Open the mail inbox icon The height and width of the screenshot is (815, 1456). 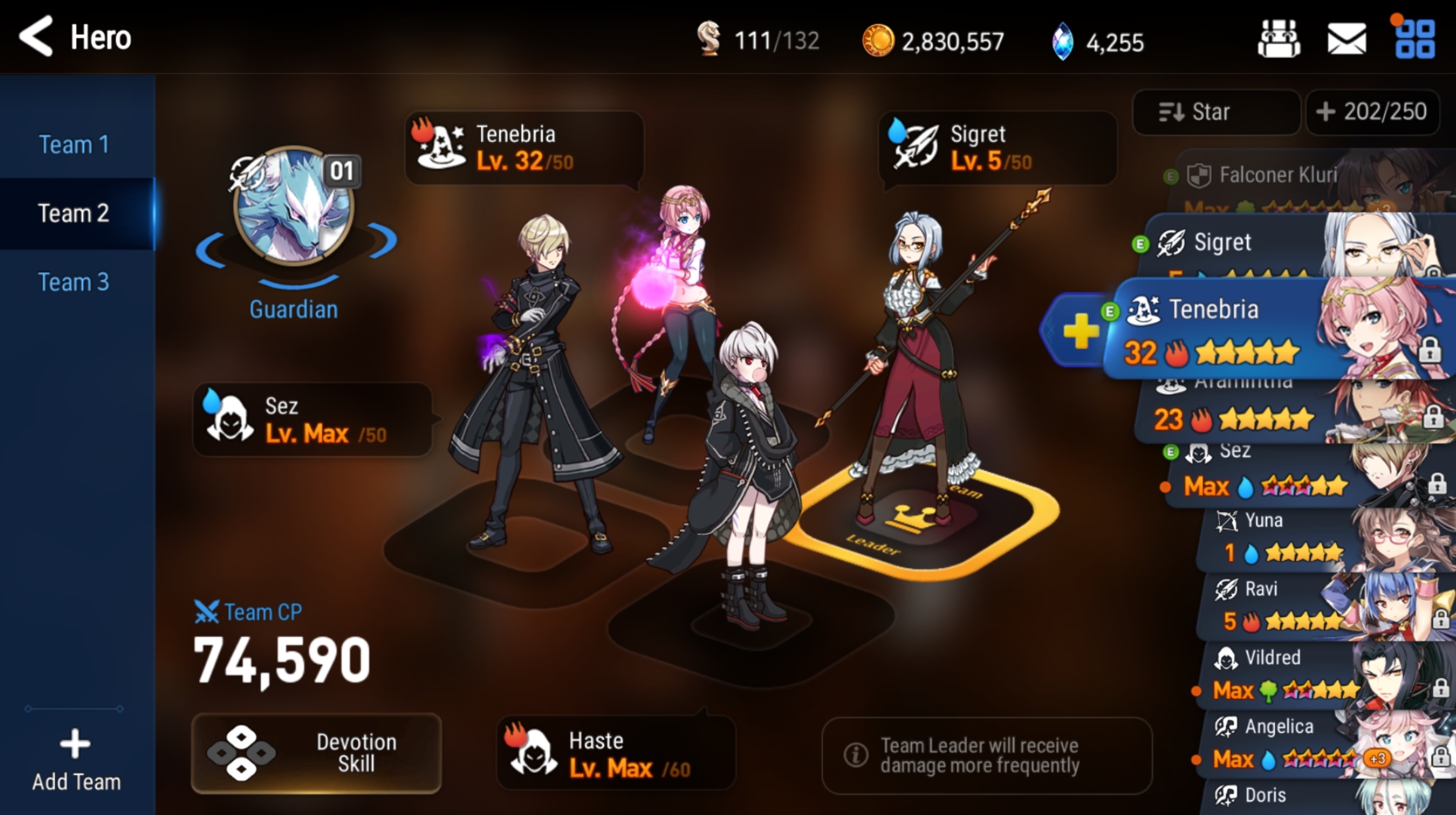pos(1348,38)
